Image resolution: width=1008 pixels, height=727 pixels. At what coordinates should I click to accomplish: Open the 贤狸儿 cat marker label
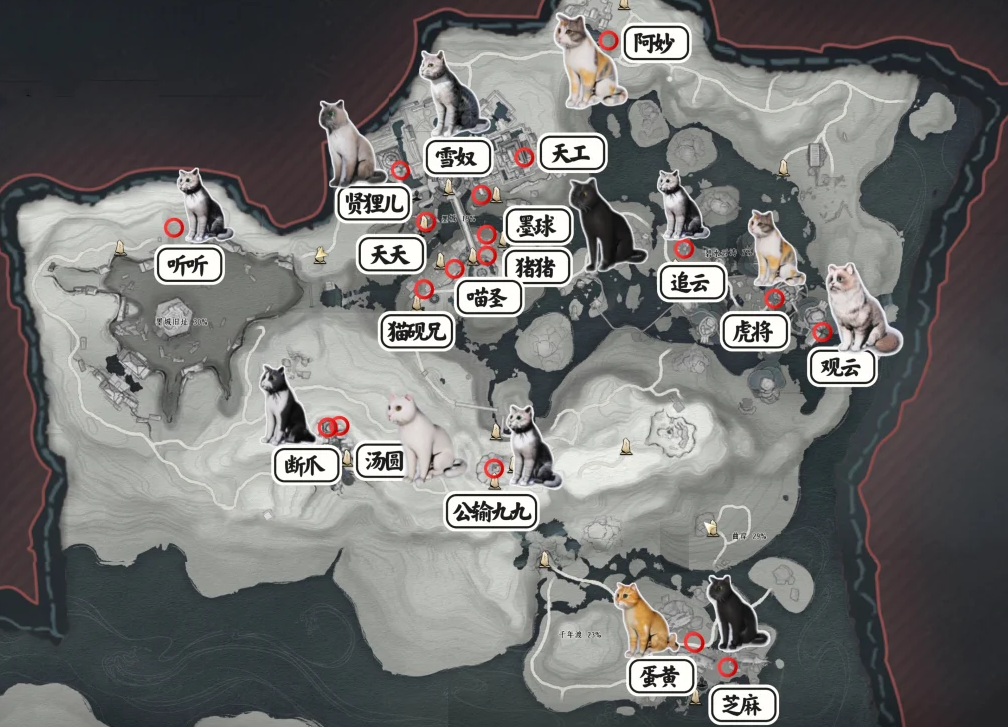click(374, 204)
